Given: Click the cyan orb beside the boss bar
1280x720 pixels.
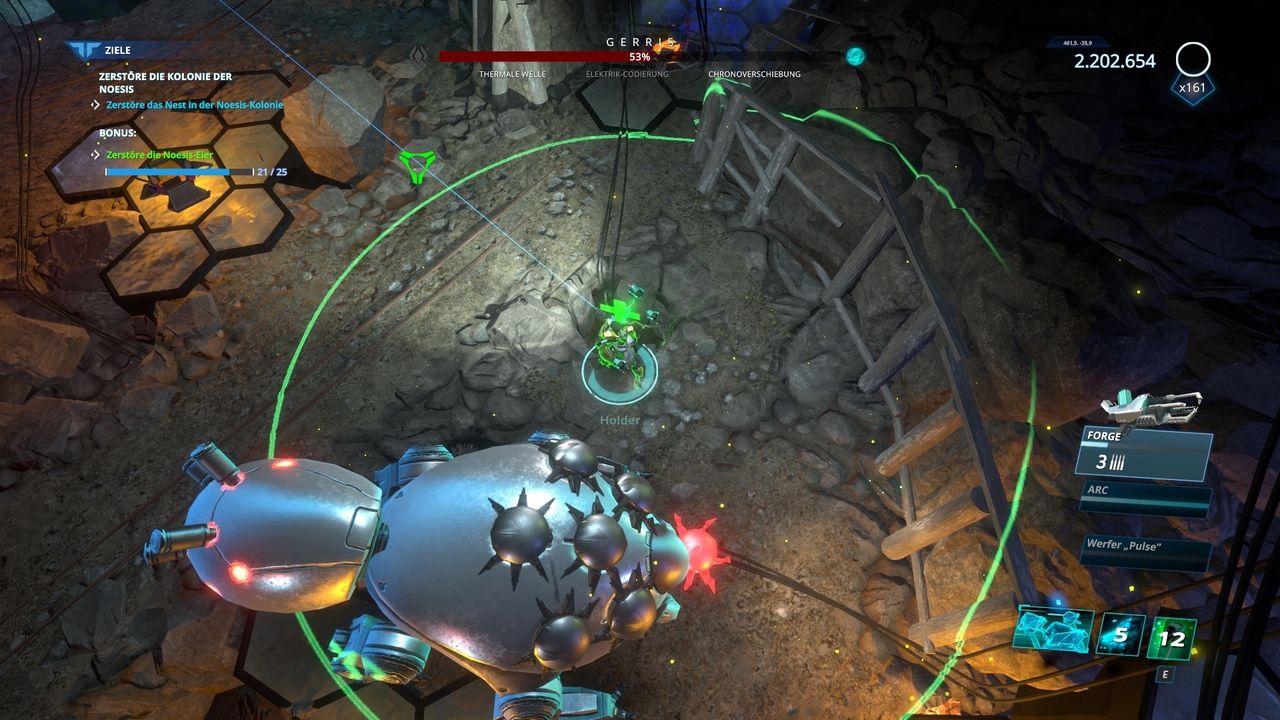Looking at the screenshot, I should (x=855, y=56).
